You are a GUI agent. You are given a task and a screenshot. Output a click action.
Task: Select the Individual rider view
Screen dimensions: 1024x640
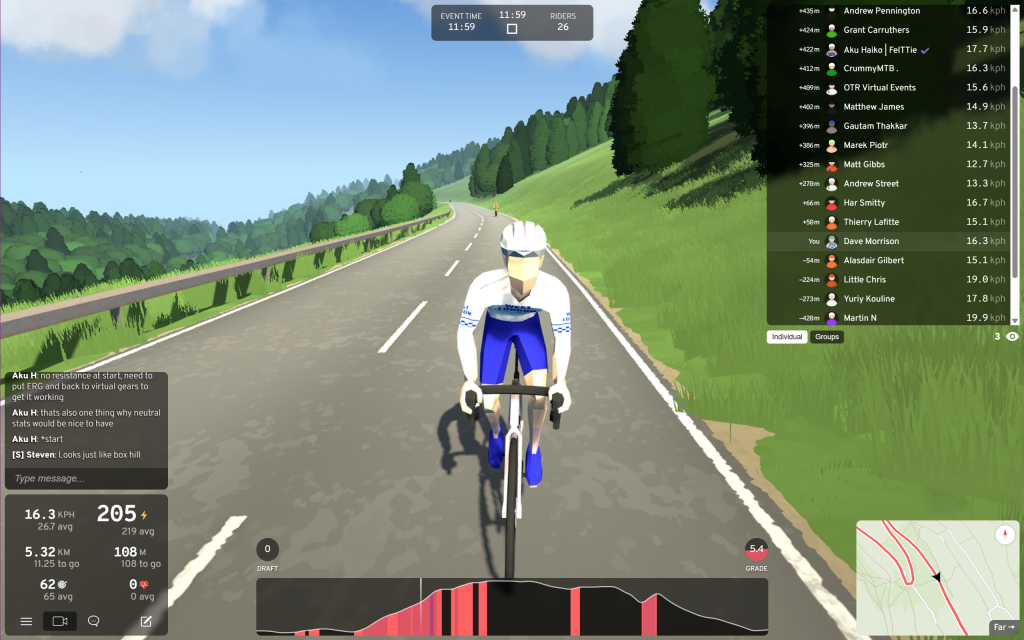[788, 337]
